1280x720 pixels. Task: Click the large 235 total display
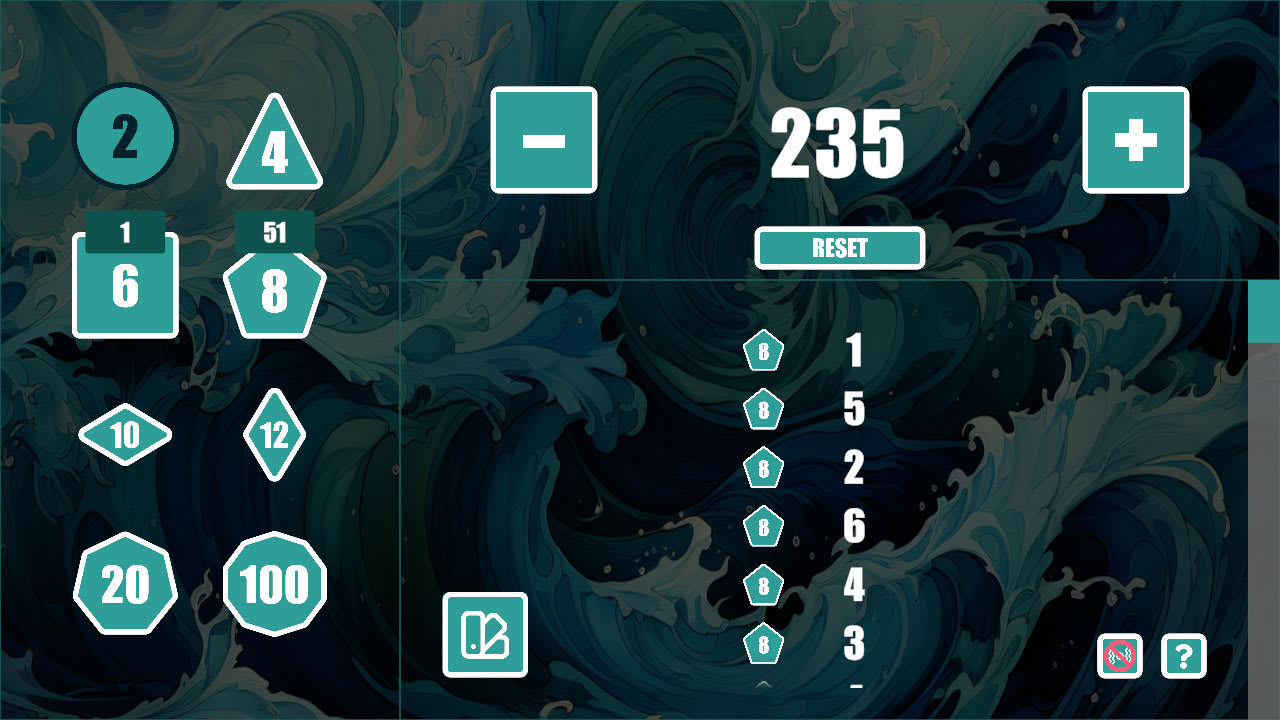coord(838,142)
